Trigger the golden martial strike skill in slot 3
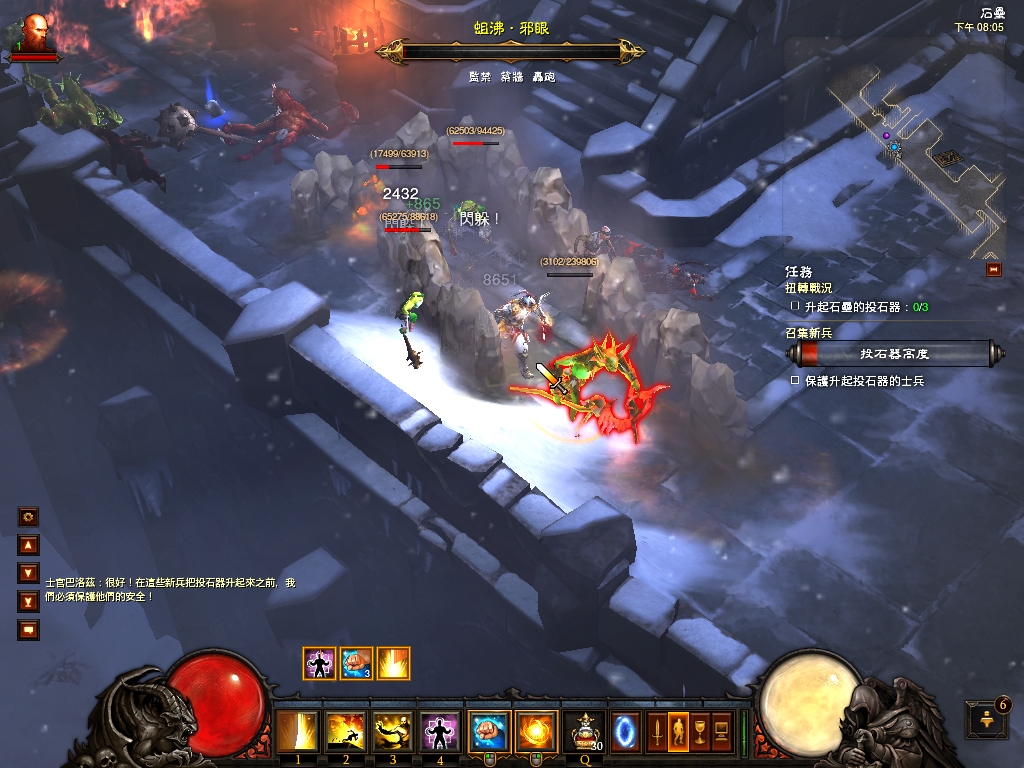Viewport: 1024px width, 768px height. point(393,732)
